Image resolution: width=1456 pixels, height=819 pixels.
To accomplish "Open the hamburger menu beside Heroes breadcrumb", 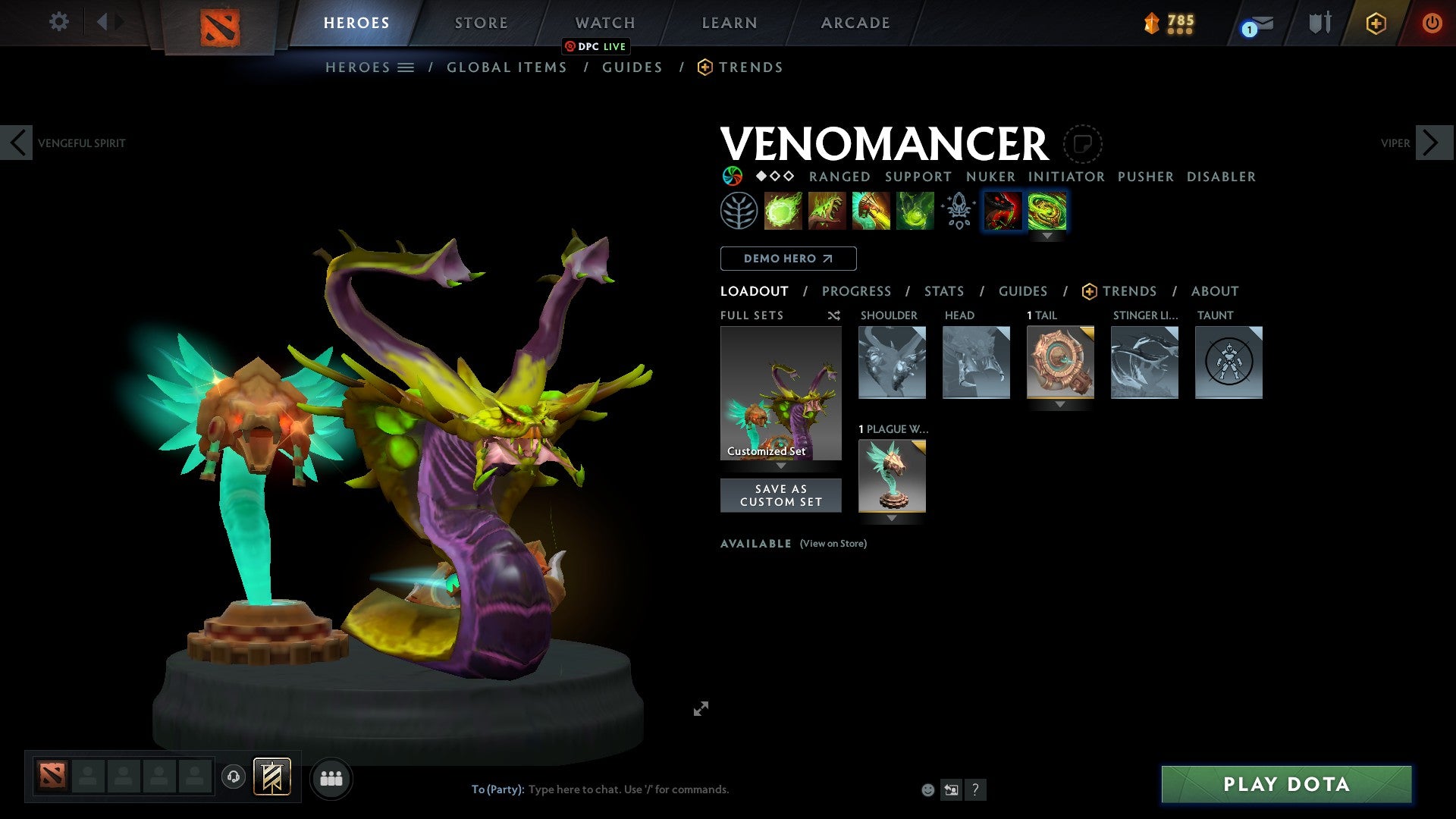I will 406,67.
